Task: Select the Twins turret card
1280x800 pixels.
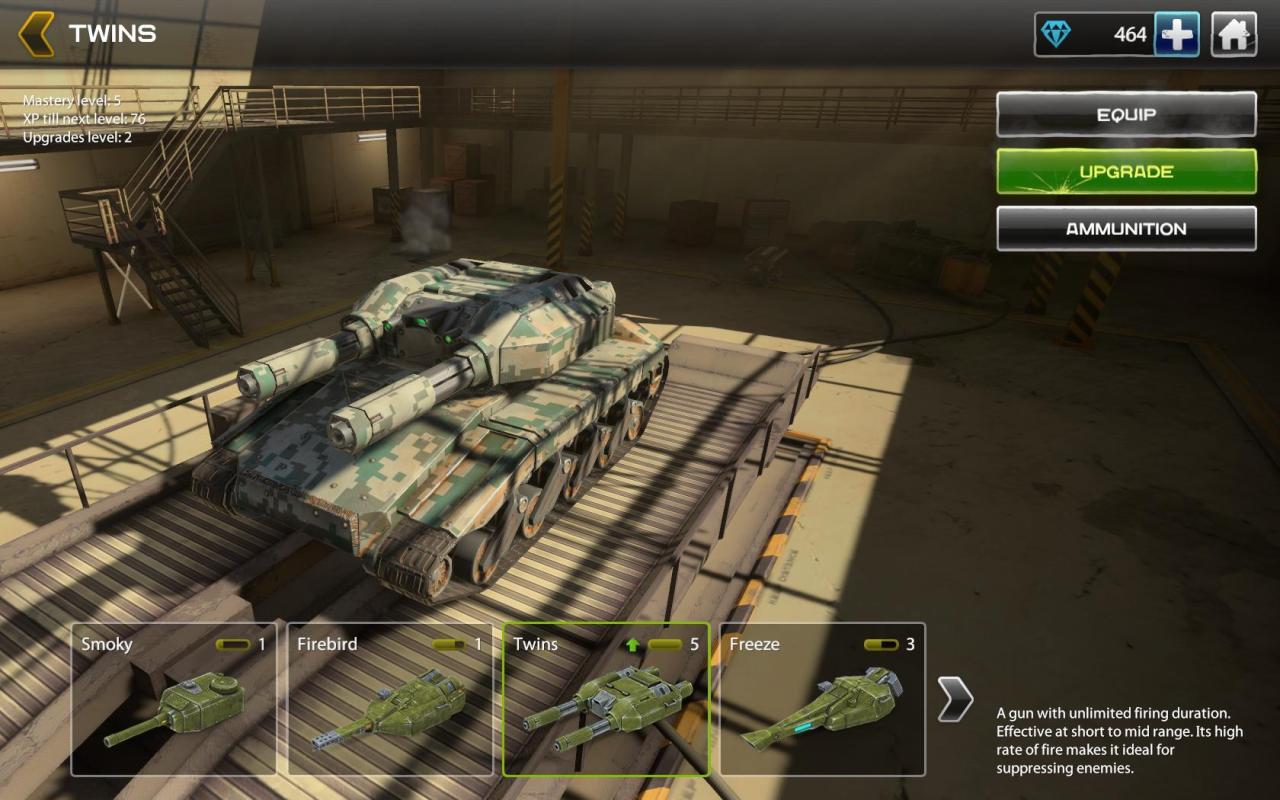Action: coord(606,700)
